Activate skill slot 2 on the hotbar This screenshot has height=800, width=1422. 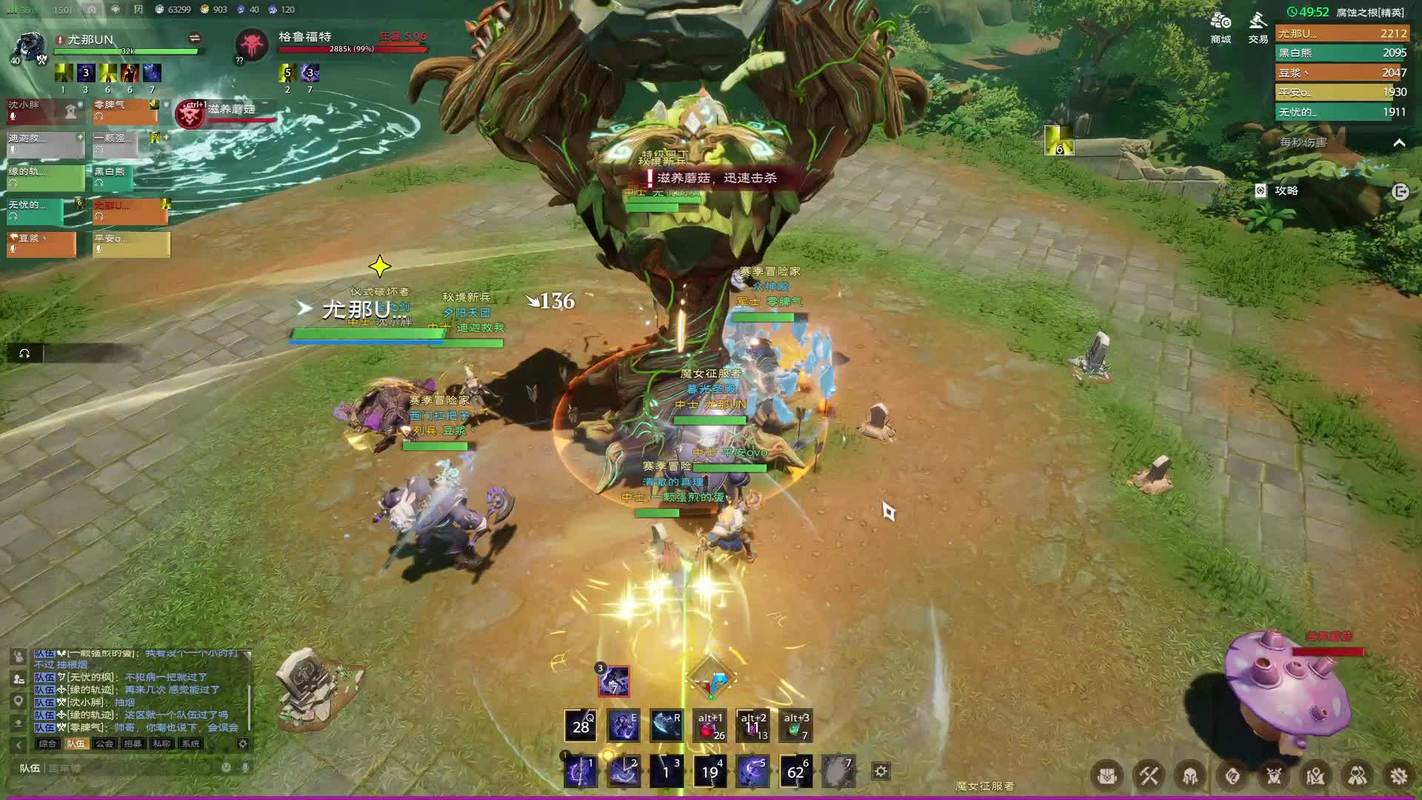click(623, 771)
